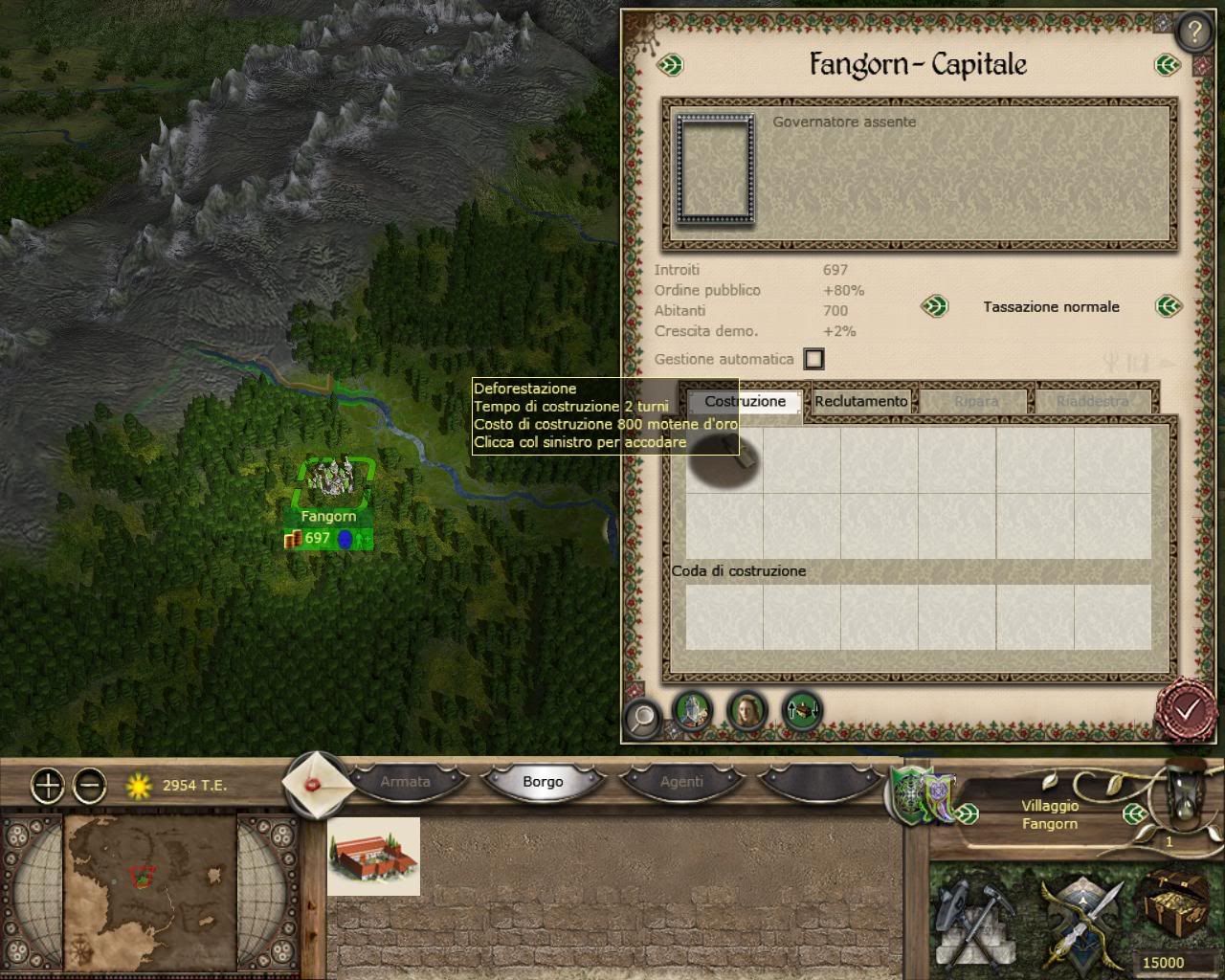Select the Costruzione tab
Viewport: 1225px width, 980px height.
(x=745, y=402)
